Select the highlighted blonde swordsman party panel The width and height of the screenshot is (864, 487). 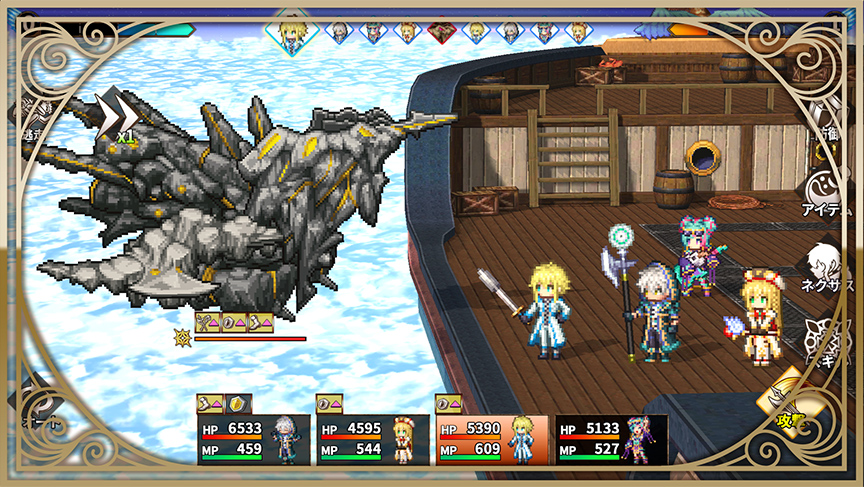pos(492,440)
